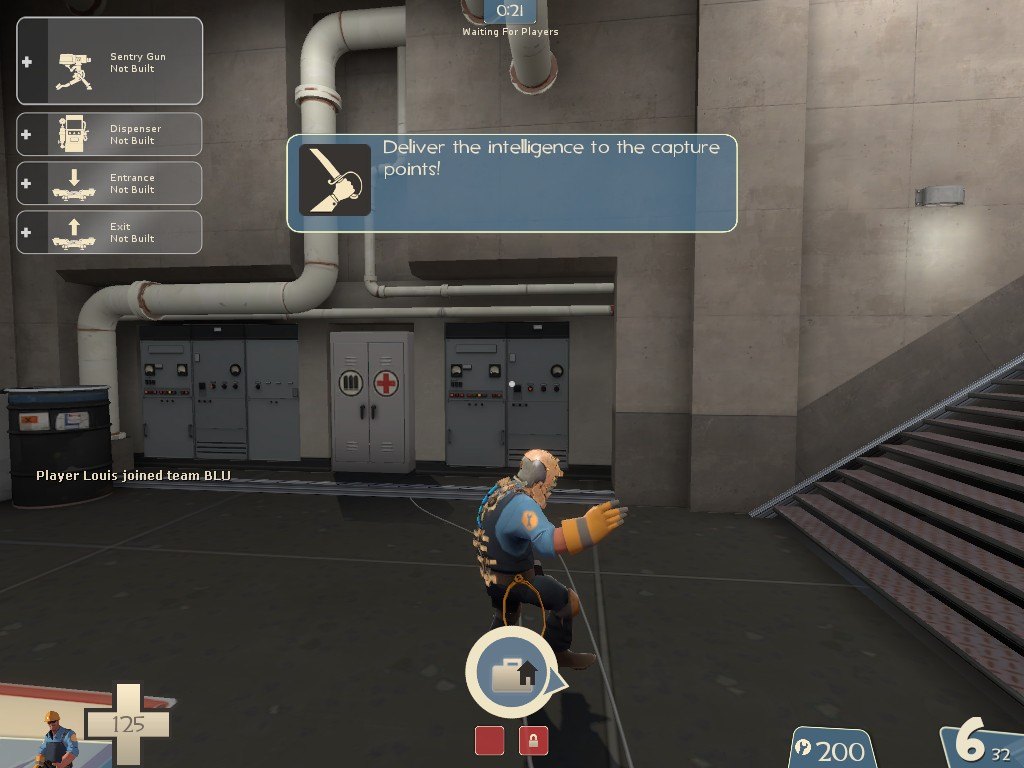Pick the teleporter Exit panel
This screenshot has width=1024, height=768.
[x=110, y=232]
